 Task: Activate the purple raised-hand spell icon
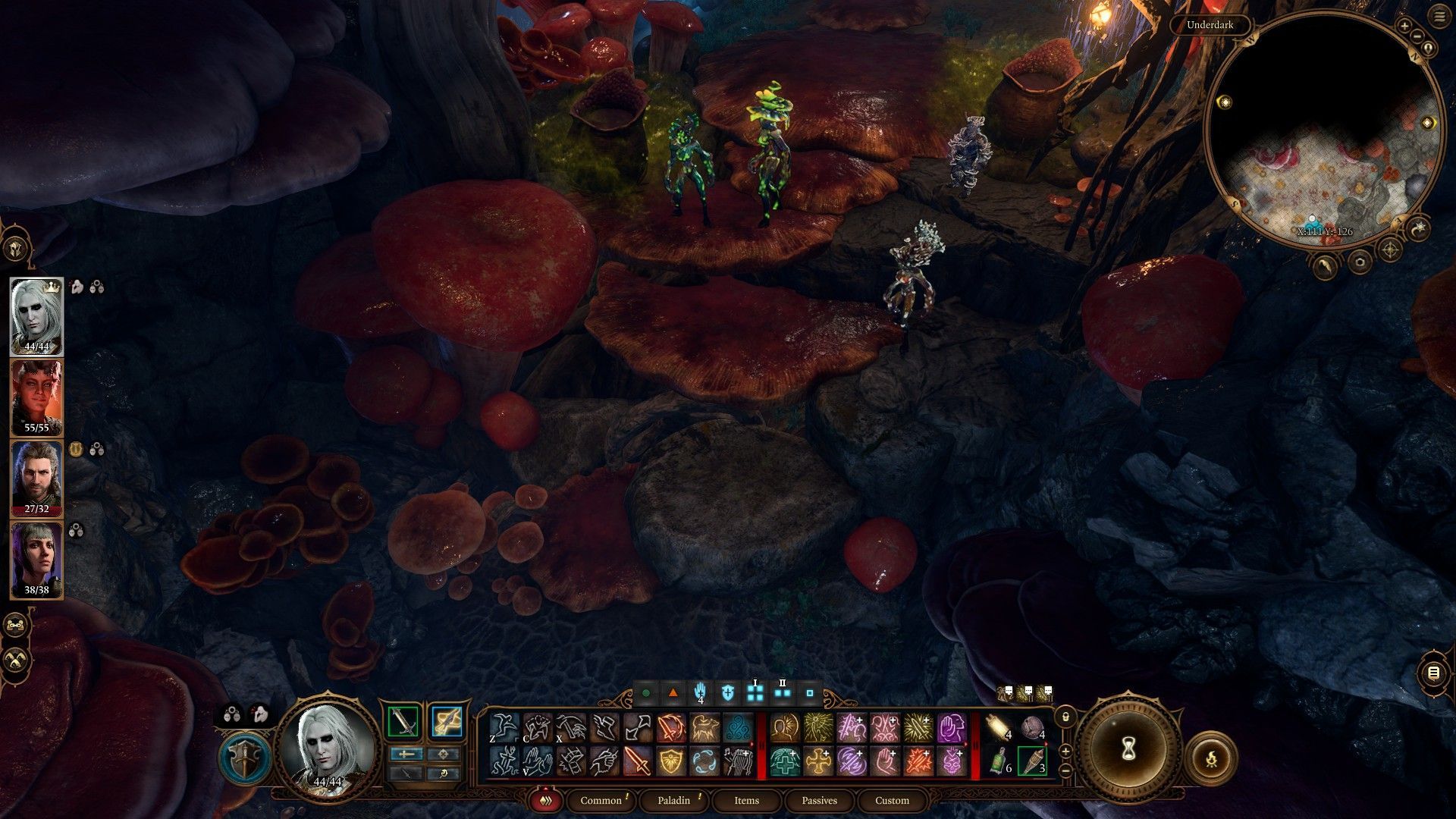pos(951,728)
